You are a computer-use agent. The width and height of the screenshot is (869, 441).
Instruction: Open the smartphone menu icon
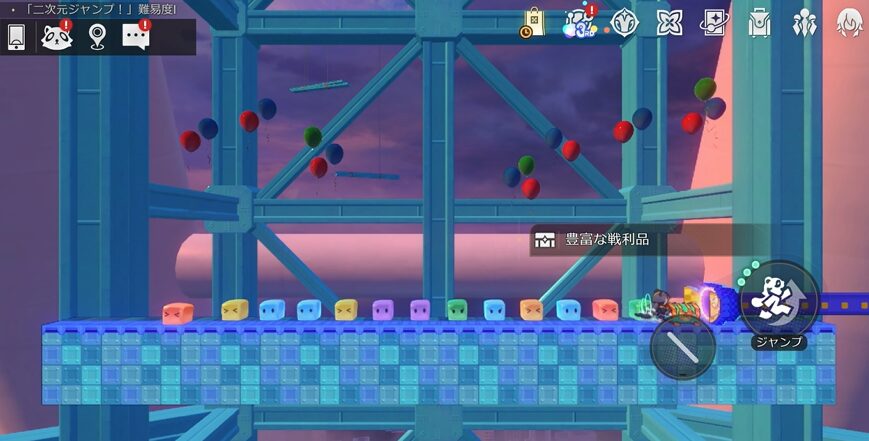tap(16, 37)
